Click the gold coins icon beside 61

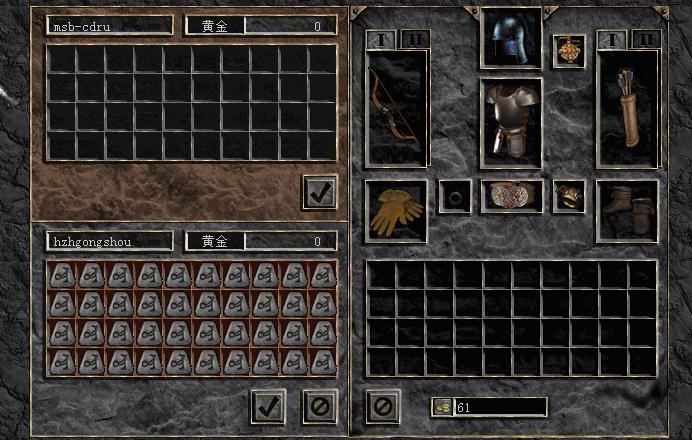(x=442, y=407)
